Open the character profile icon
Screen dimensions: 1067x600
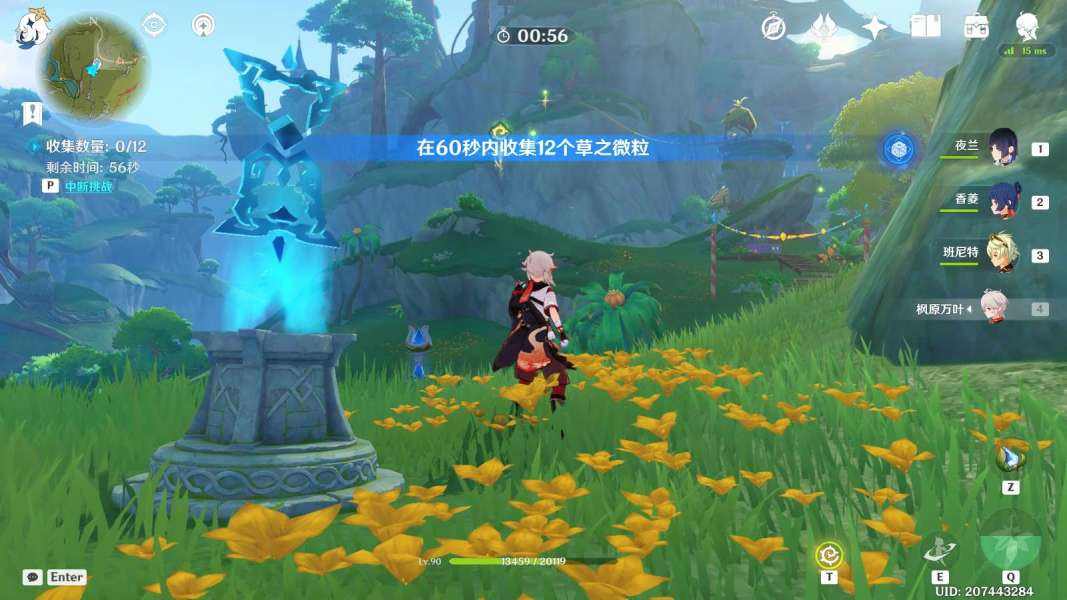point(1027,26)
